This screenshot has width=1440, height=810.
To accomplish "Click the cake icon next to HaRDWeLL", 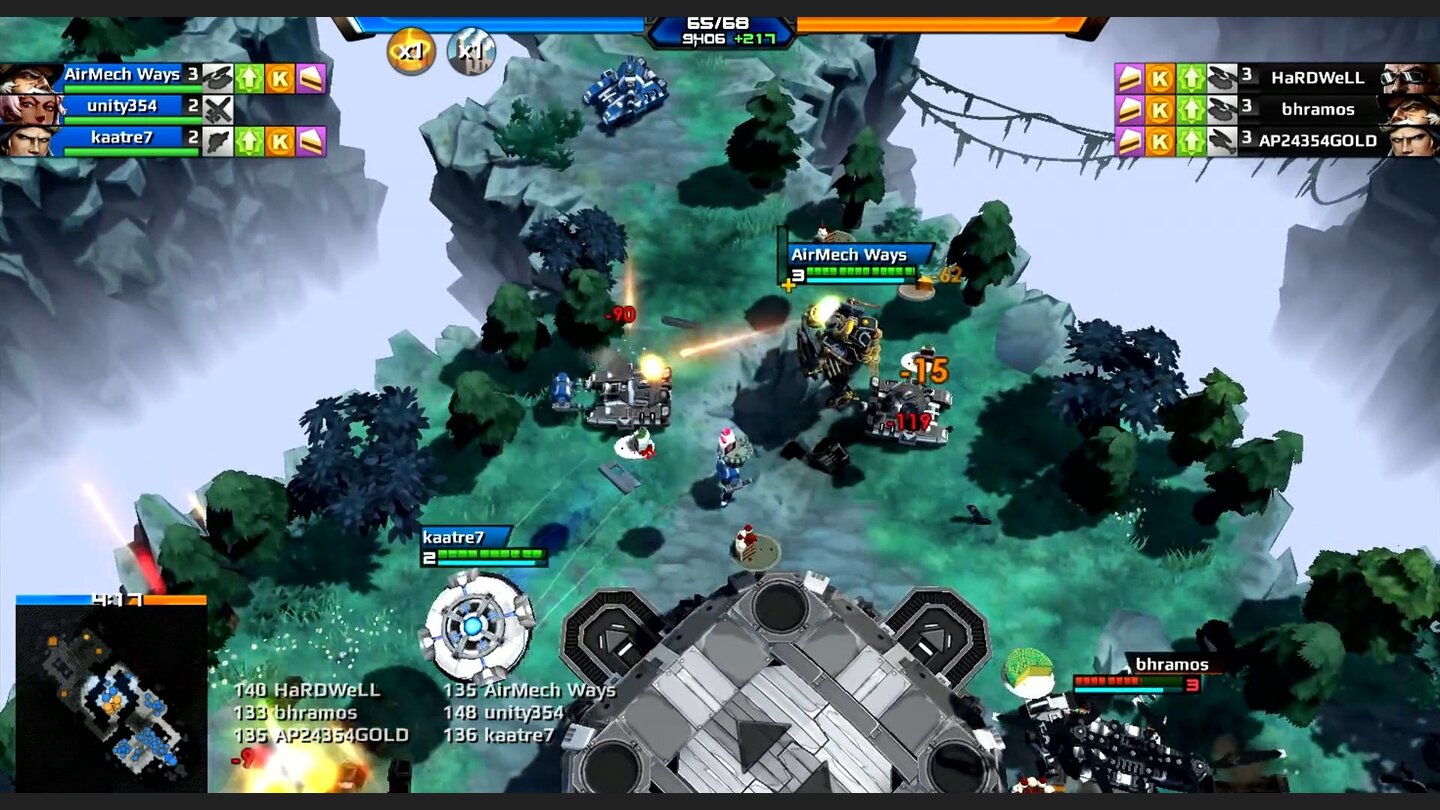I will click(1128, 78).
